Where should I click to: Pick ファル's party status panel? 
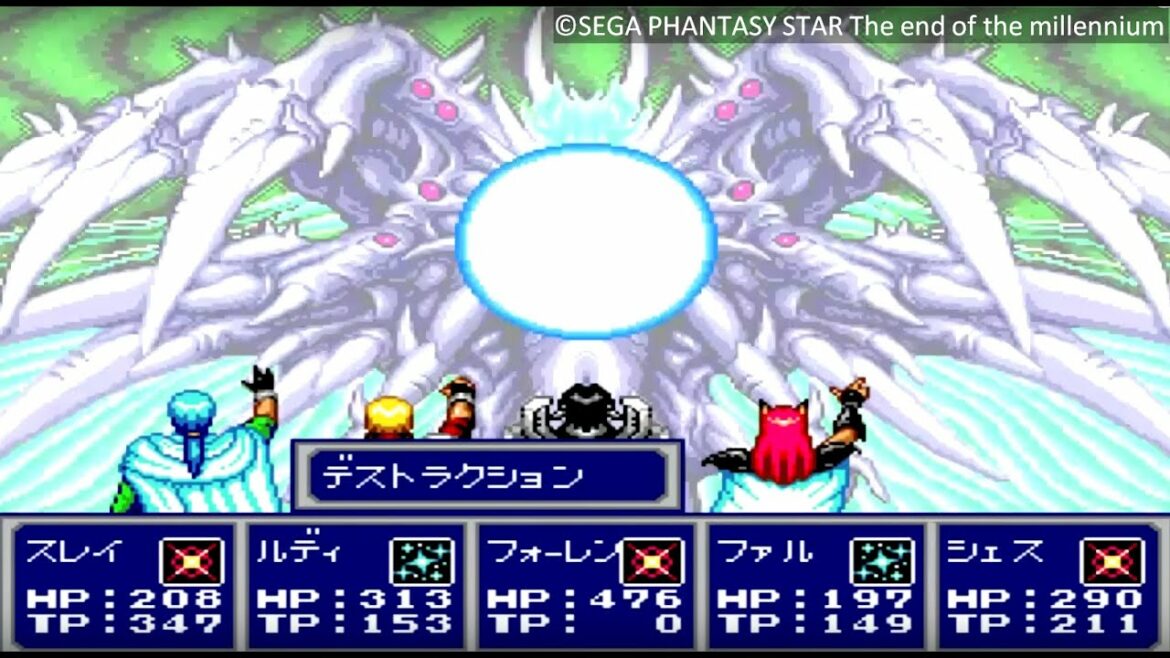(815, 586)
